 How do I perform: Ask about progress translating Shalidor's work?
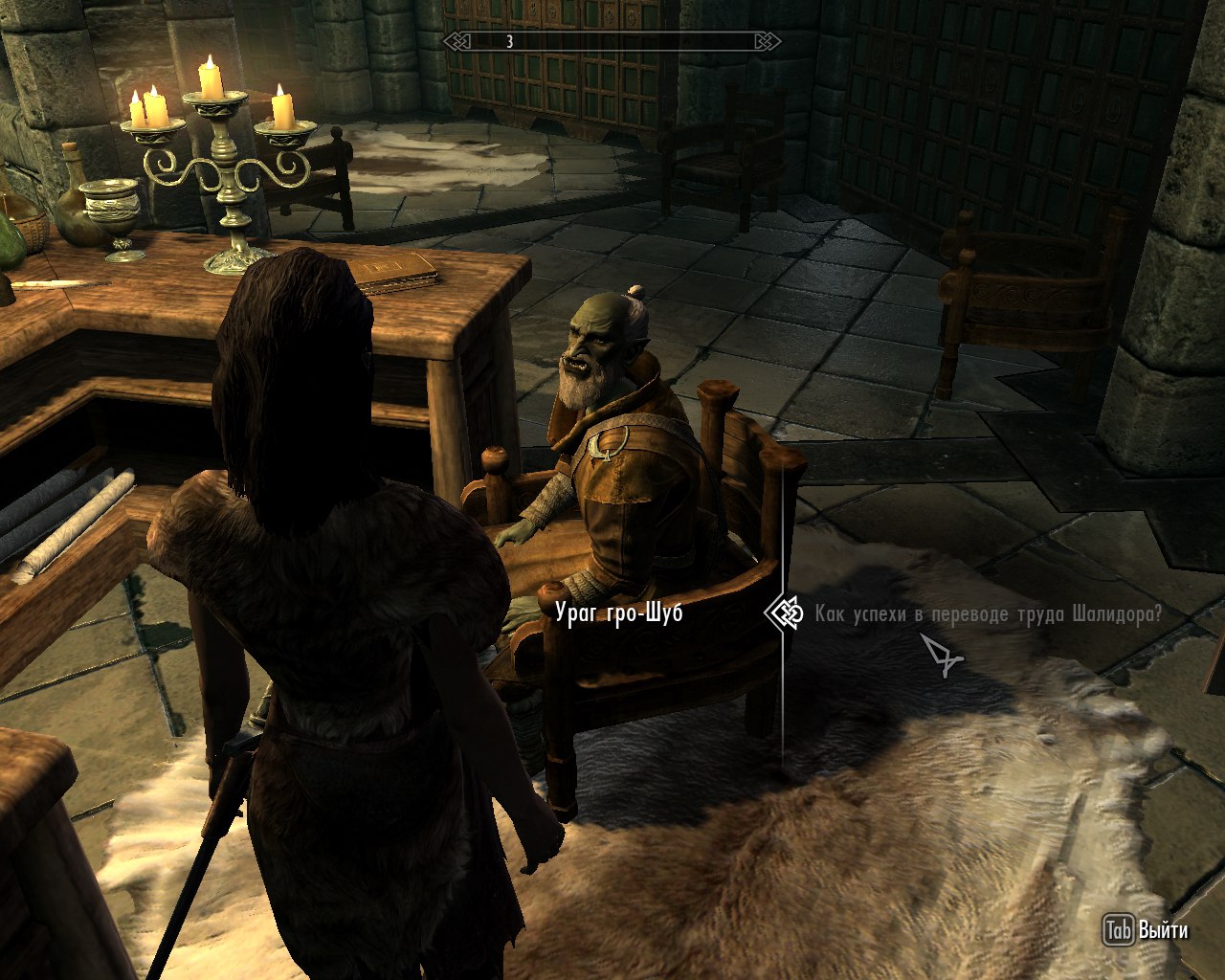(988, 613)
